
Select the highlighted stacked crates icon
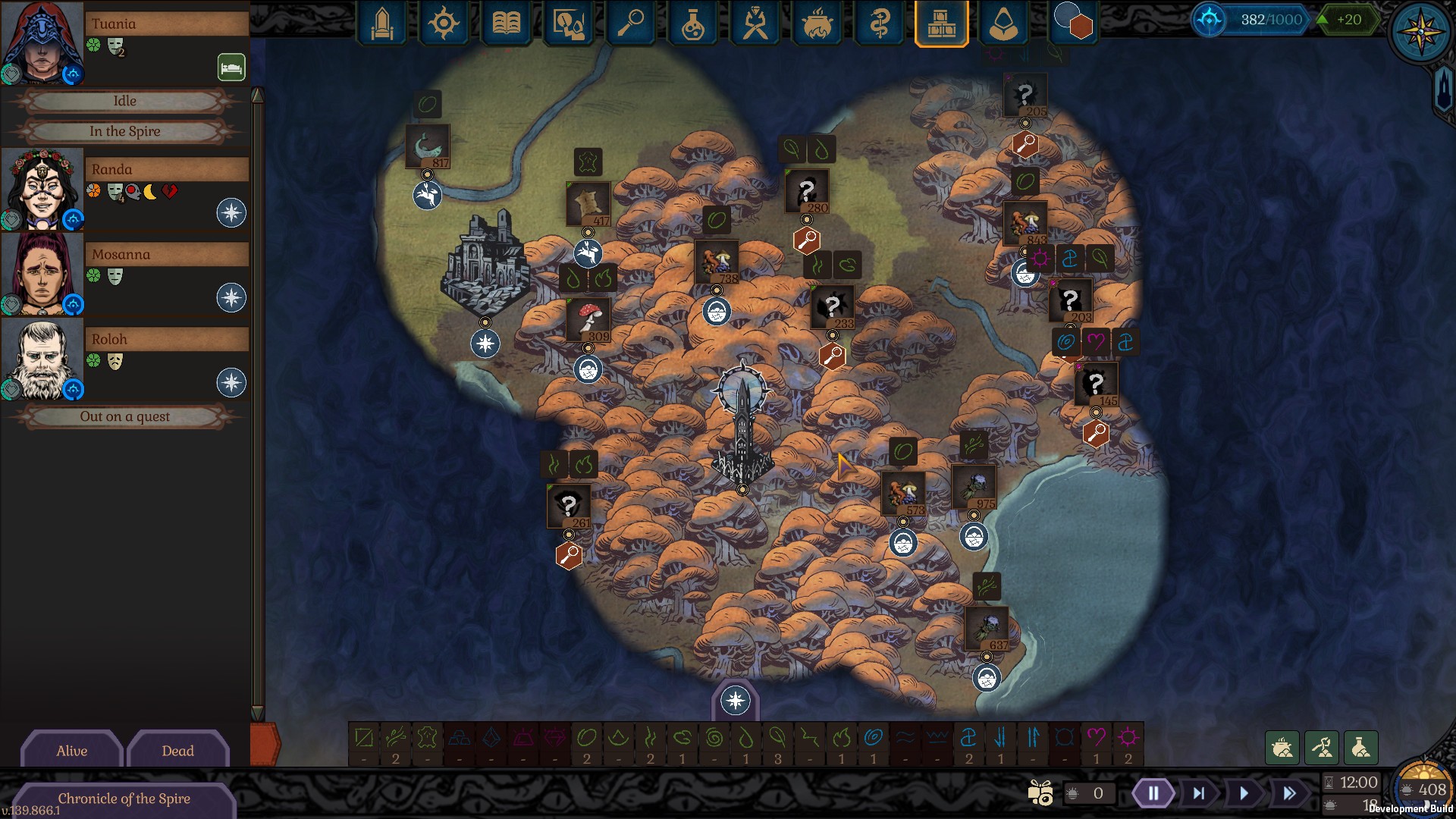click(x=941, y=24)
